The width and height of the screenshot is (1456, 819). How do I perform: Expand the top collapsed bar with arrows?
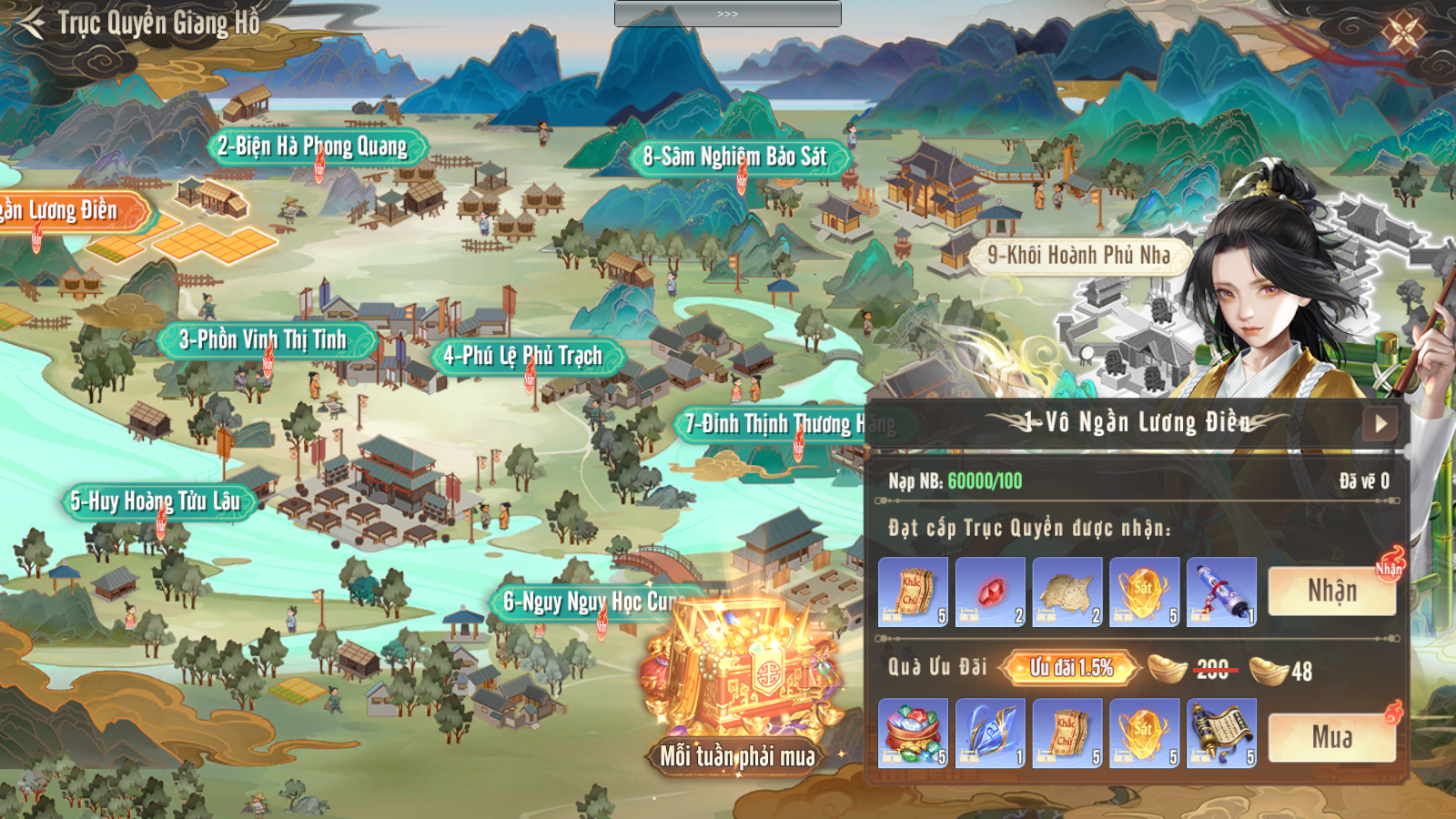click(727, 14)
